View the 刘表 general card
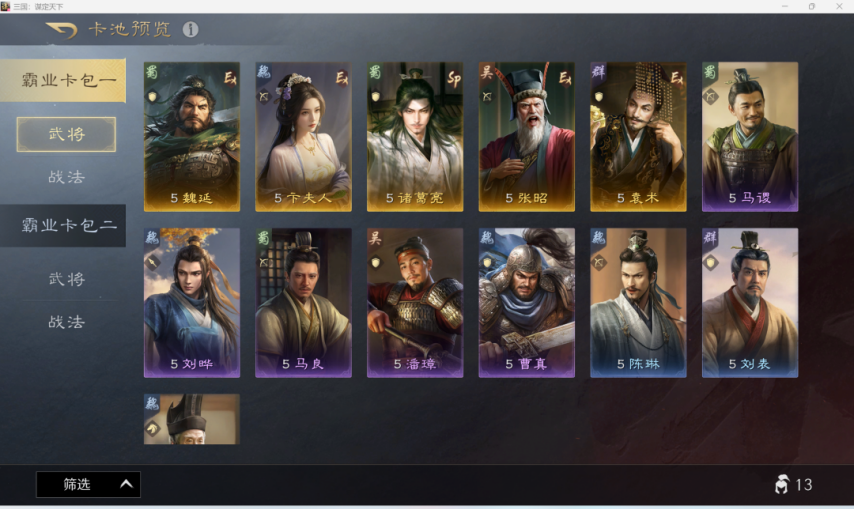 tap(750, 302)
